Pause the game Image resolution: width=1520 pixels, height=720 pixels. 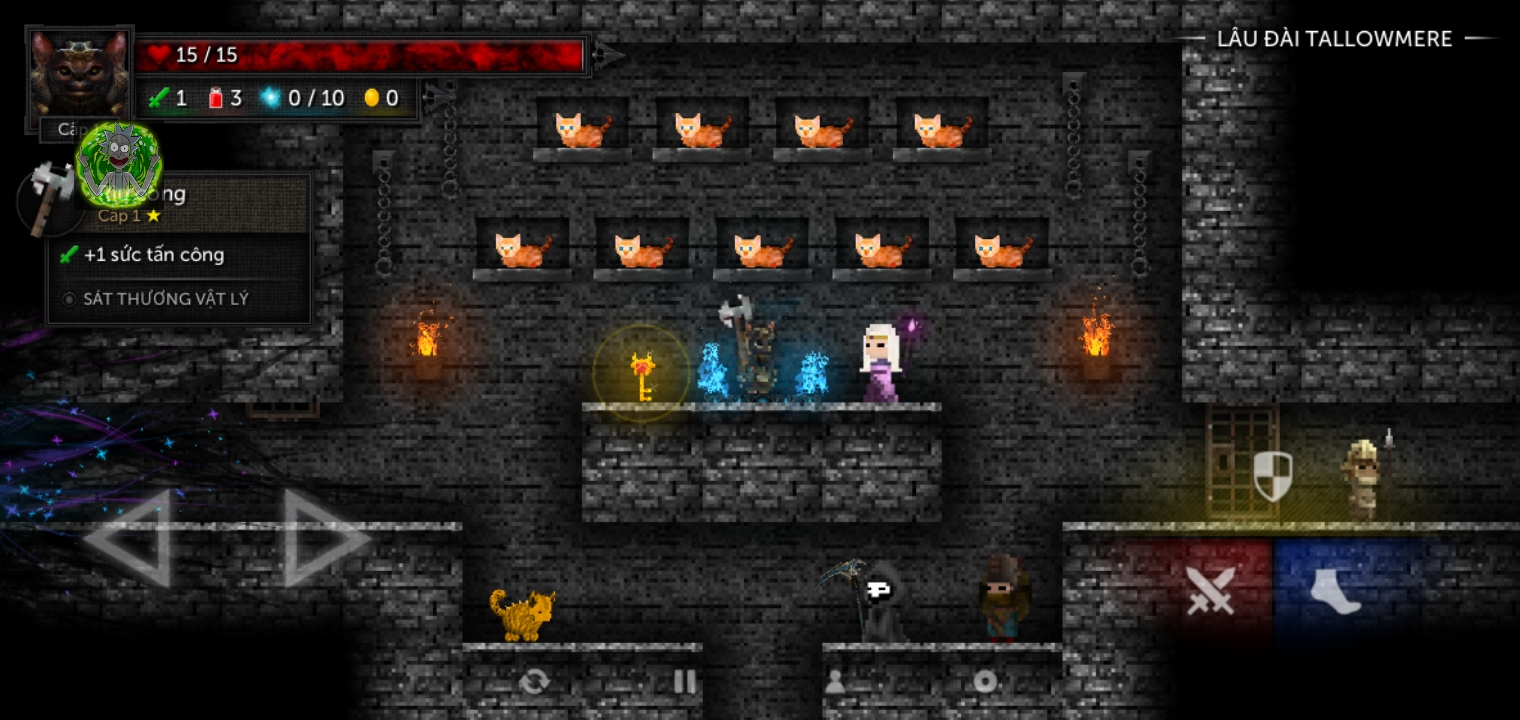684,682
